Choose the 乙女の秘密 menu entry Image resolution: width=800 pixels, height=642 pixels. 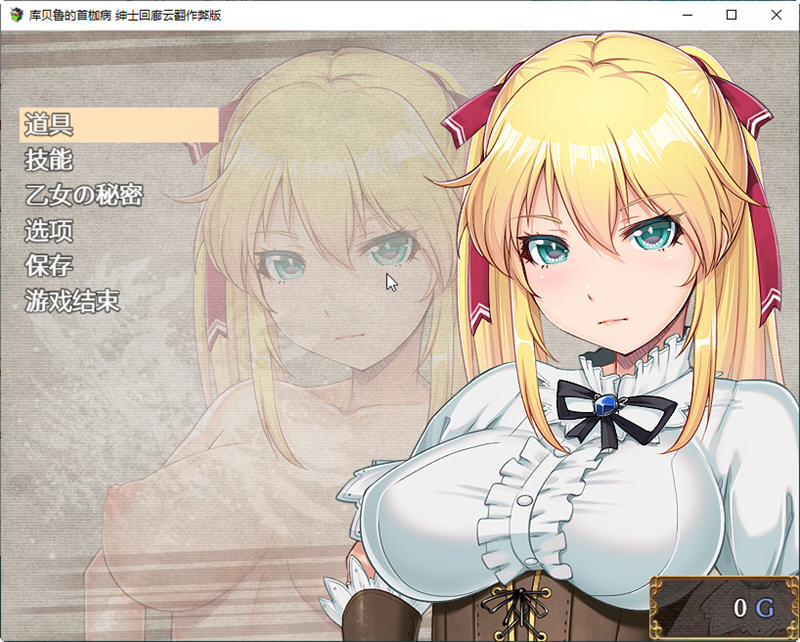click(83, 195)
